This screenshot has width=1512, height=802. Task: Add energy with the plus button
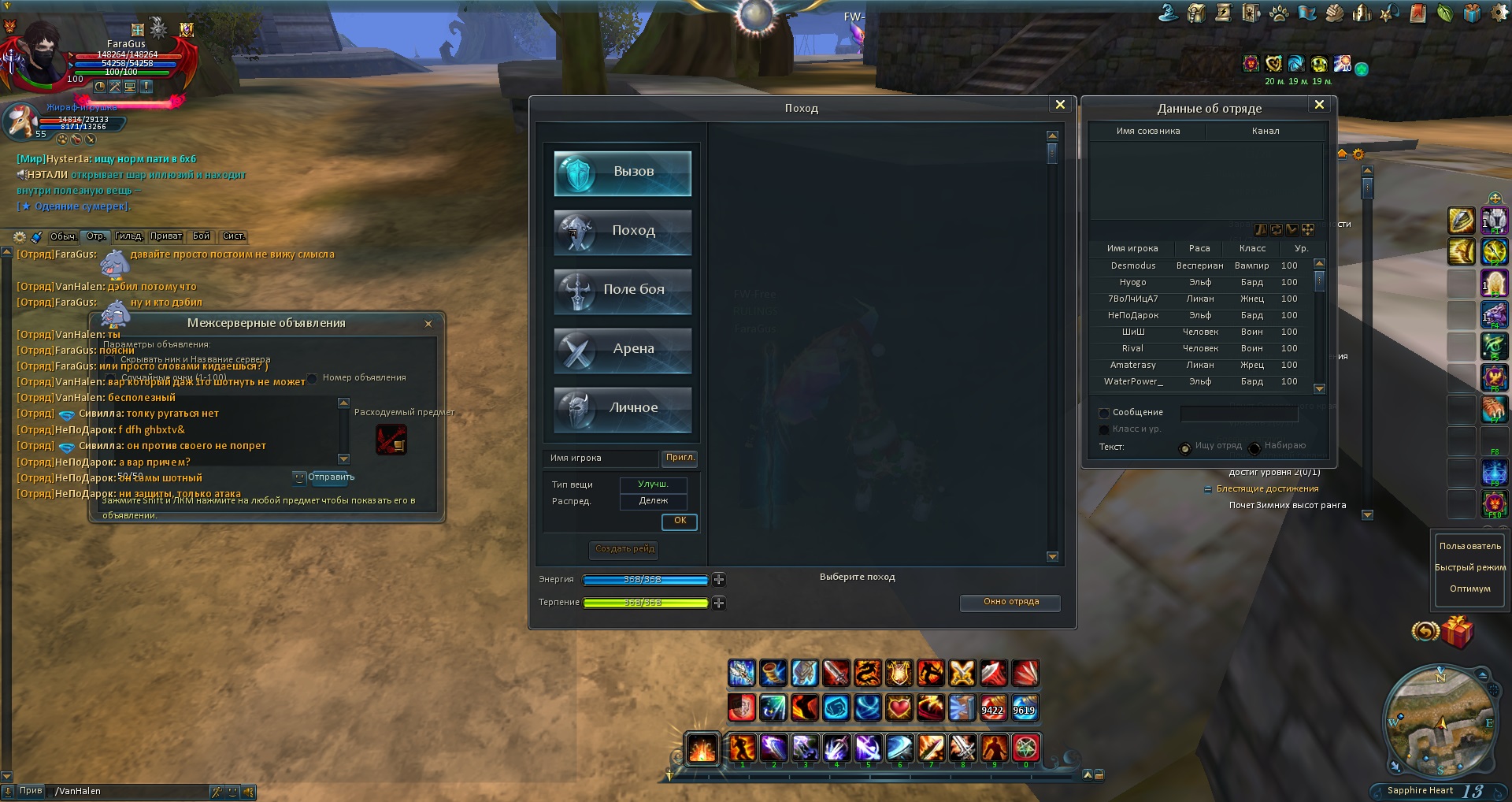[718, 580]
